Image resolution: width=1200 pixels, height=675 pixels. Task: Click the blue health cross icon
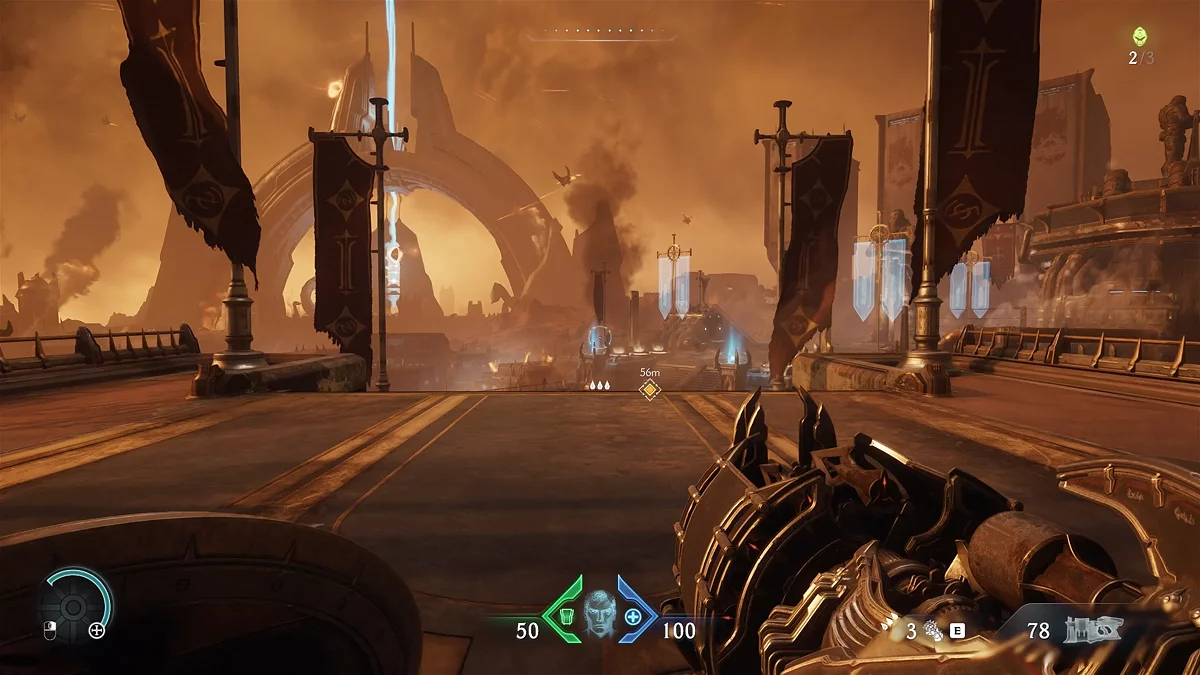tap(633, 616)
